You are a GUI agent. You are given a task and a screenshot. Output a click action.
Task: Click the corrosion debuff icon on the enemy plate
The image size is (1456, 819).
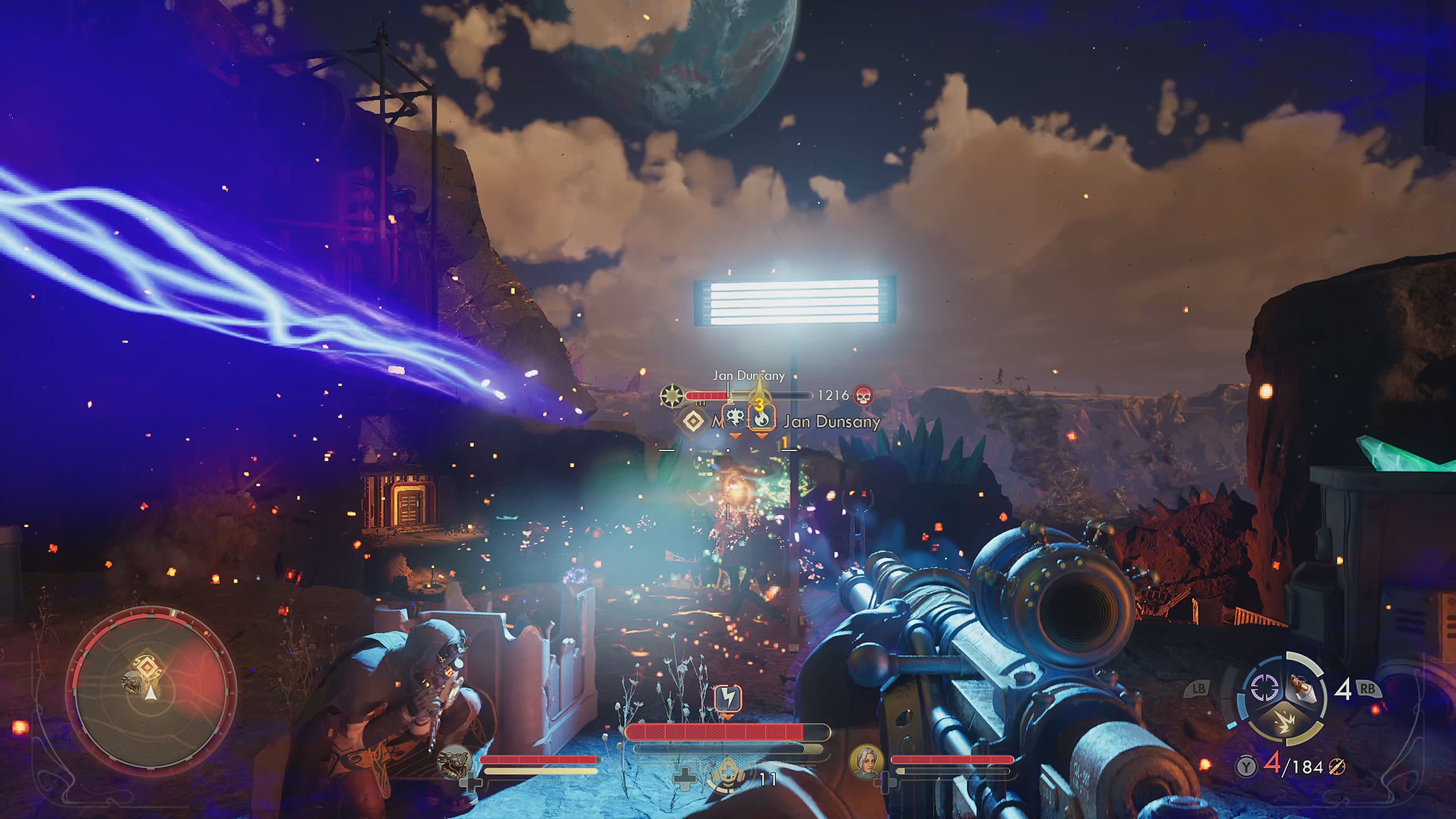pos(735,417)
